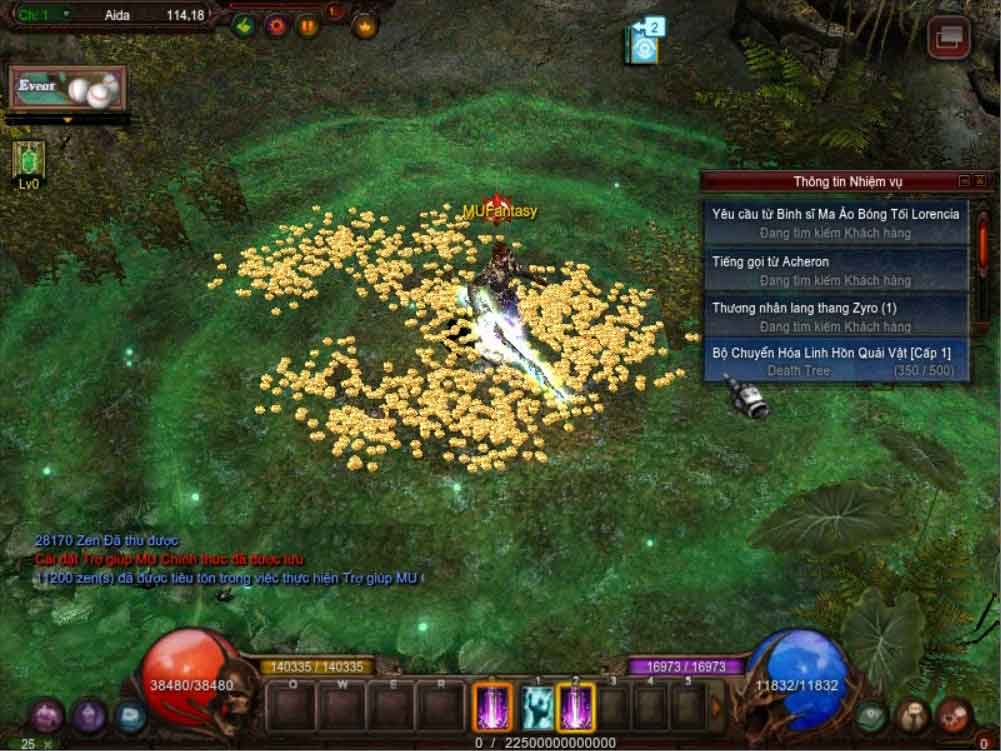Activate the cyan figure skill in slot 1
Viewport: 1001px width, 751px height.
point(537,708)
